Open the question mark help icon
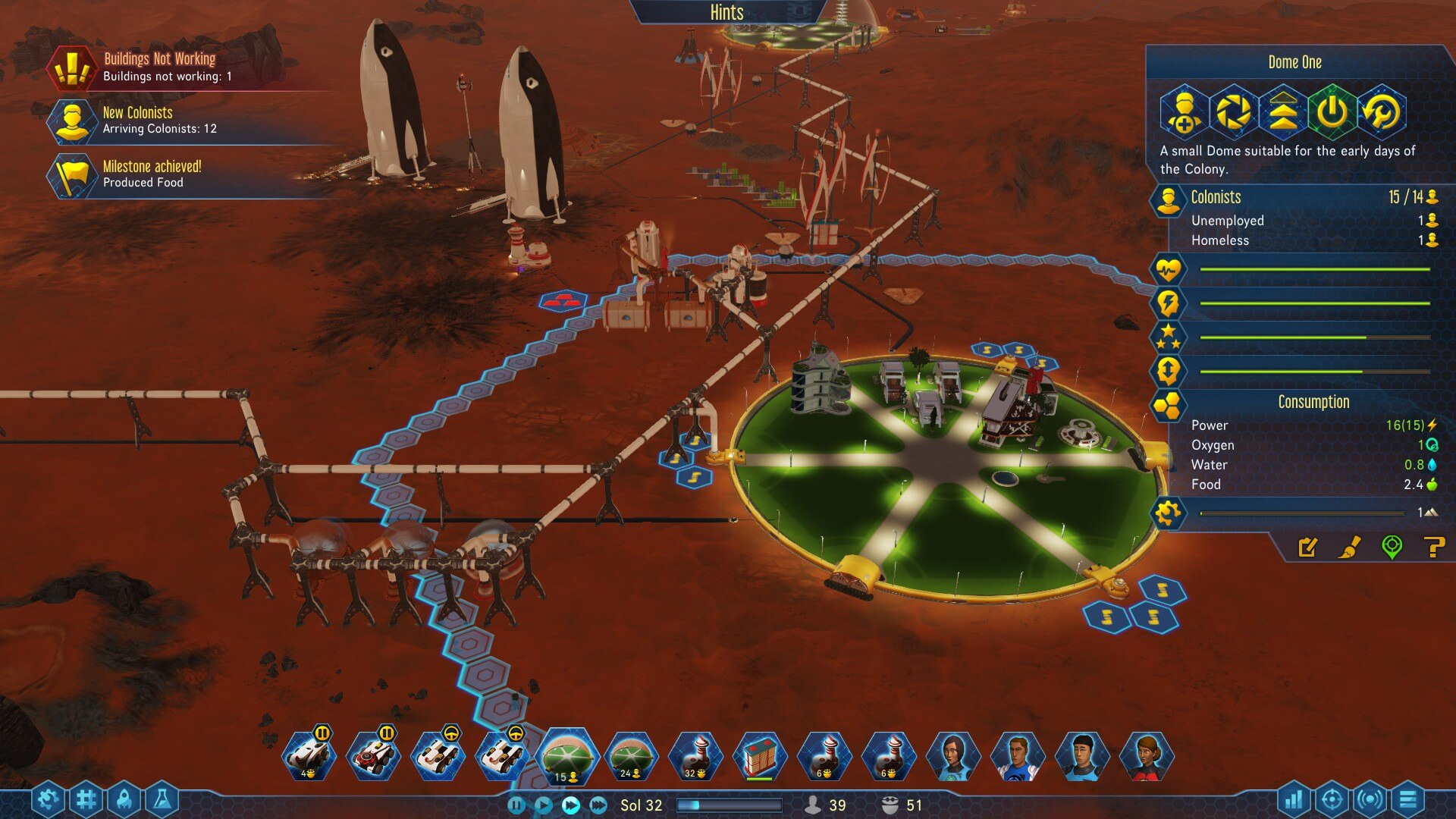1456x819 pixels. (1433, 547)
